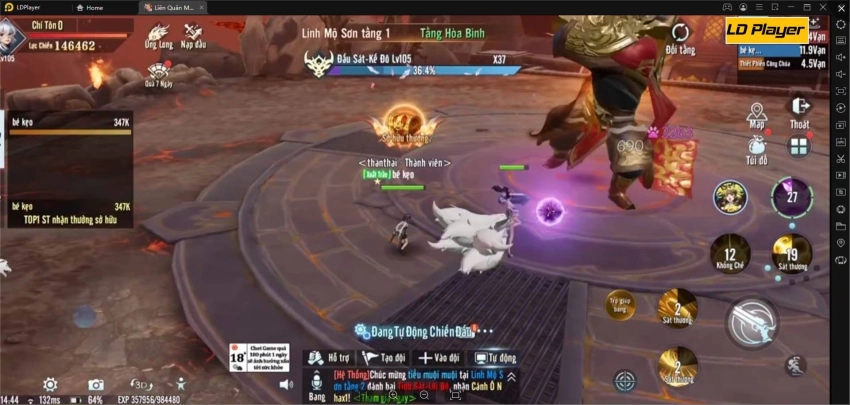This screenshot has height=405, width=850.
Task: Choose the Vào đội join team button
Action: click(439, 357)
